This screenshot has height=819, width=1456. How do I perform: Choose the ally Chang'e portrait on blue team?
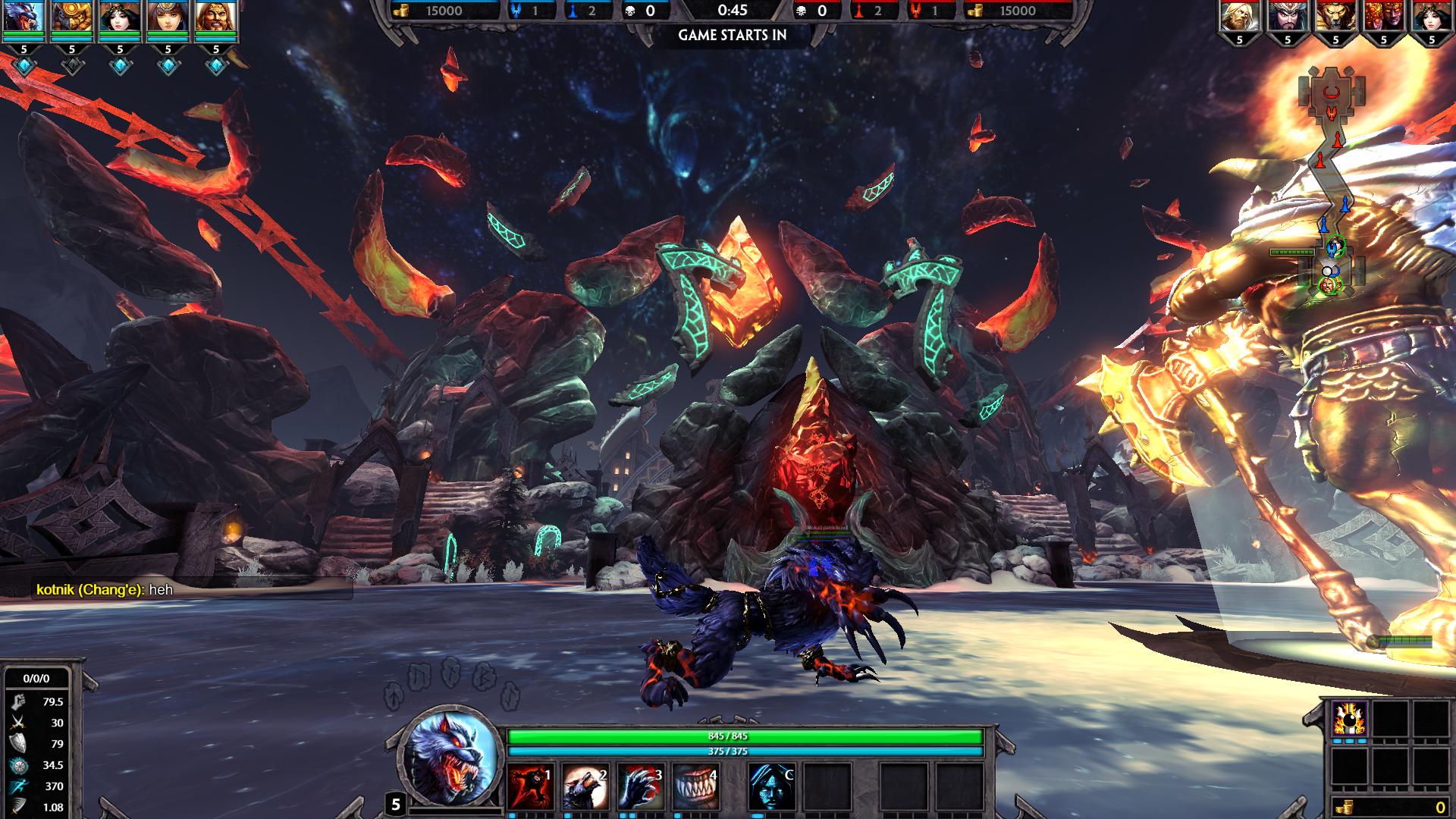120,17
